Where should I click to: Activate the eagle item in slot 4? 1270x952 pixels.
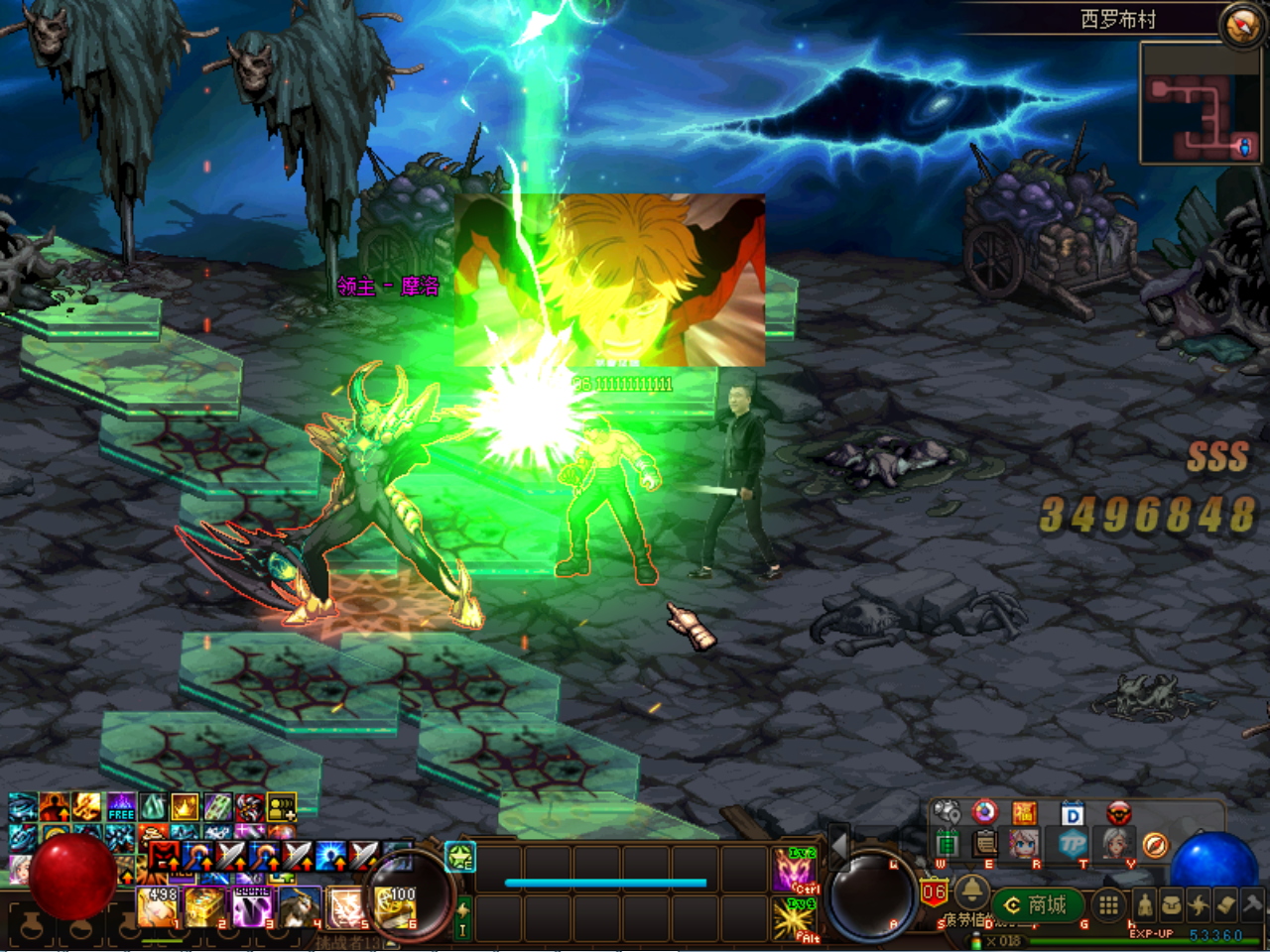(300, 907)
